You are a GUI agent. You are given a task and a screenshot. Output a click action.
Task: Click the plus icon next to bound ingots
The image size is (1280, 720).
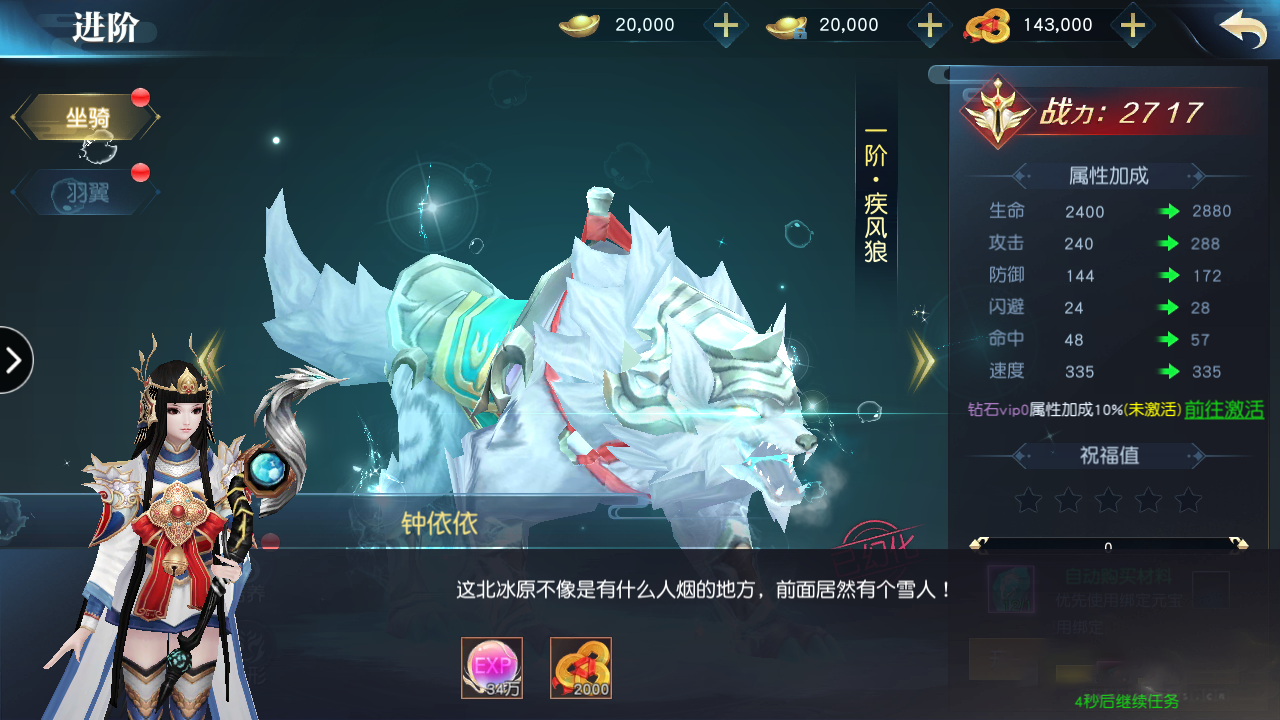coord(929,25)
